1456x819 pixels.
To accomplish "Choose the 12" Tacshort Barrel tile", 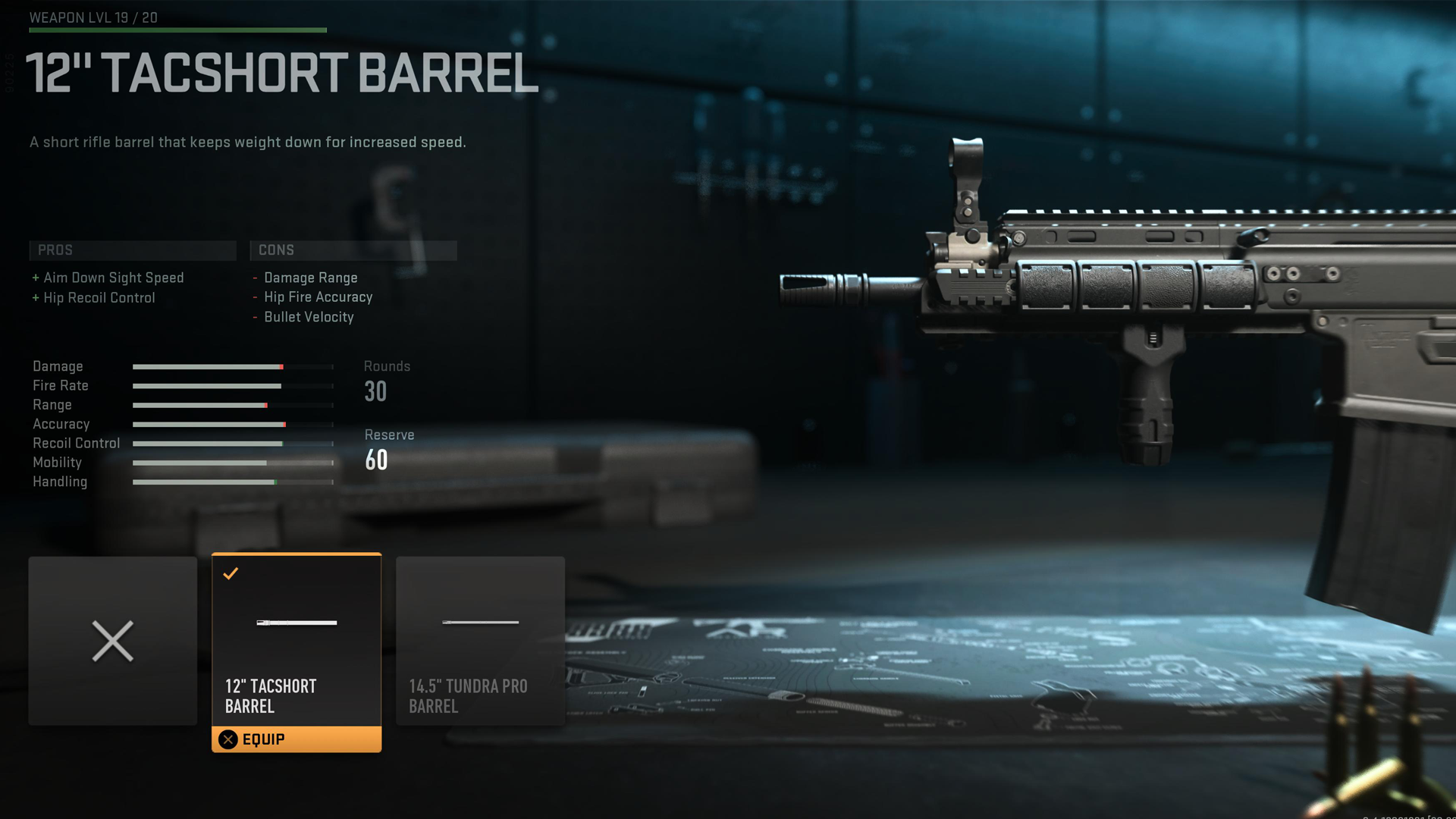I will 296,639.
